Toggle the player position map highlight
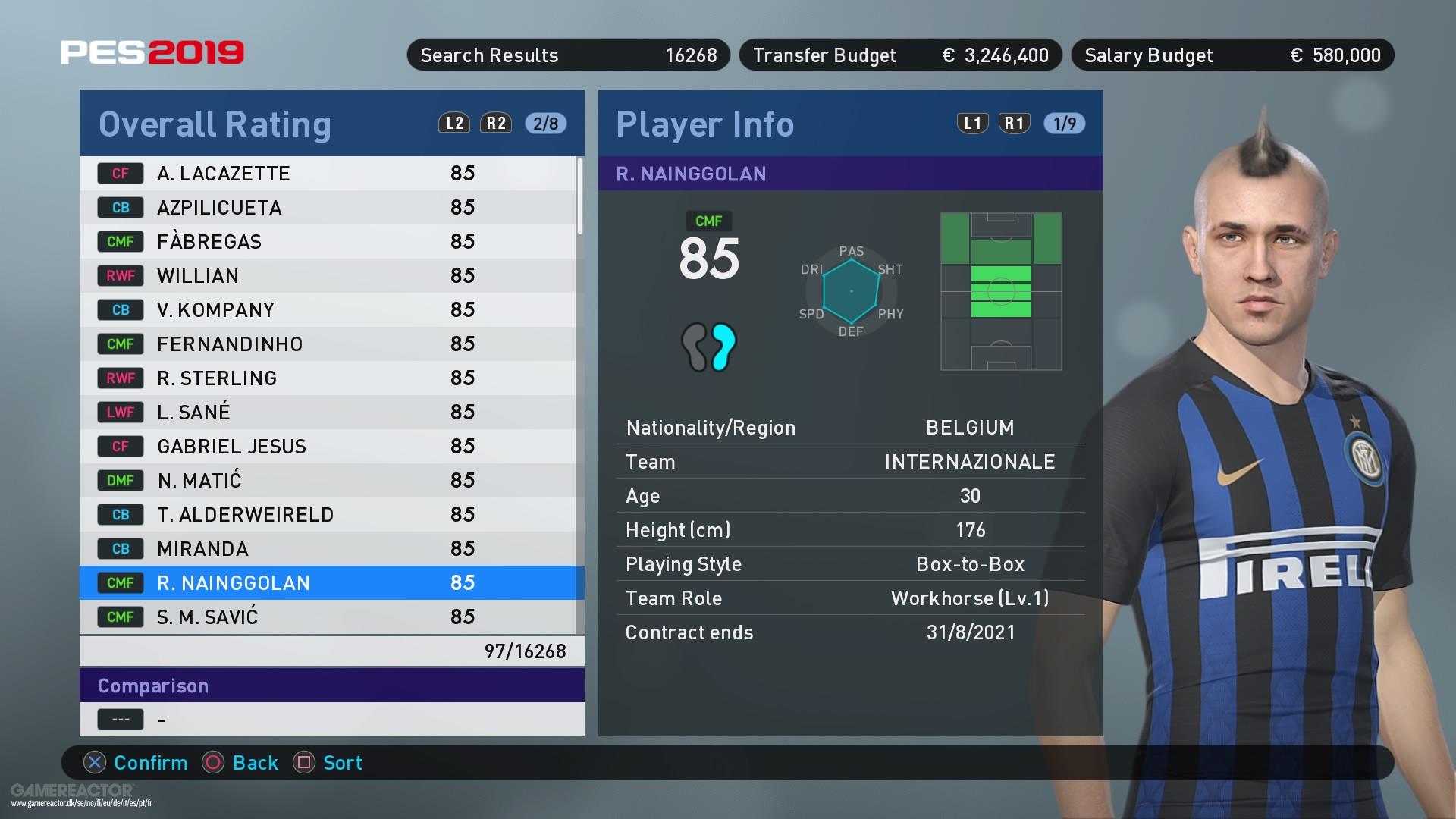Image resolution: width=1456 pixels, height=819 pixels. (1001, 292)
